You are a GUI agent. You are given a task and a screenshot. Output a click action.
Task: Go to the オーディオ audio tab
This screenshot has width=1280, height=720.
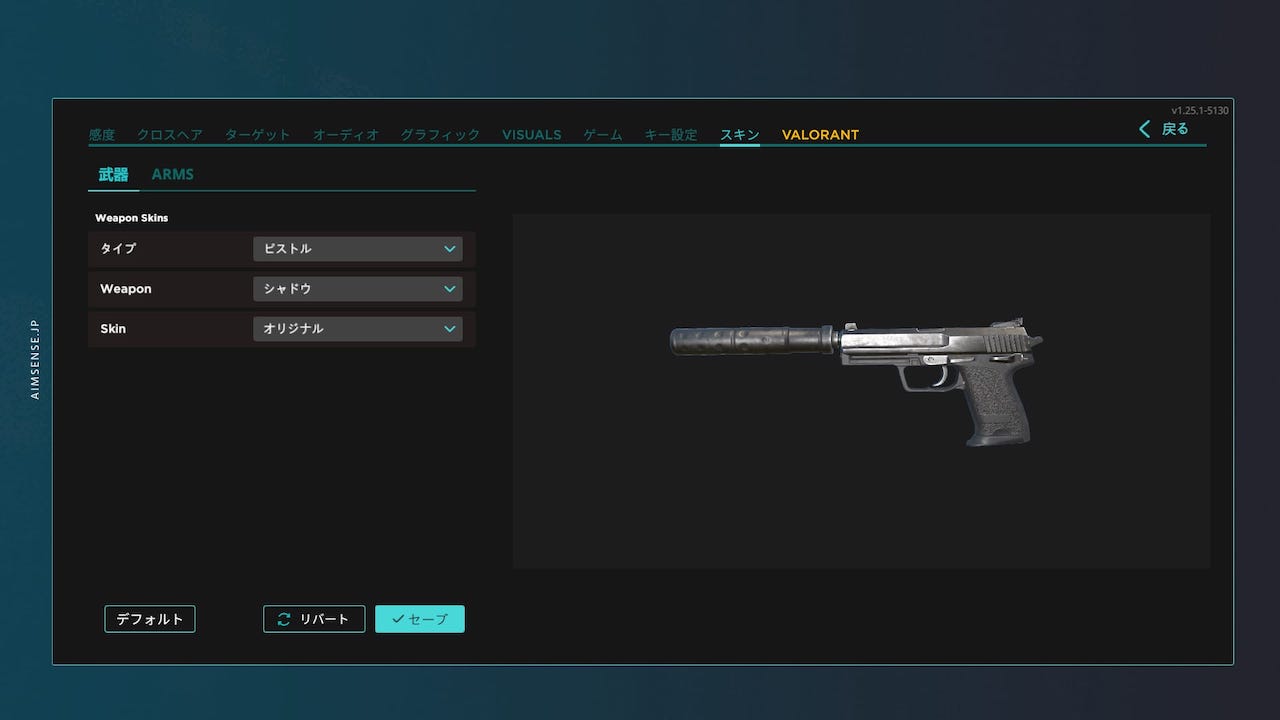(x=345, y=134)
